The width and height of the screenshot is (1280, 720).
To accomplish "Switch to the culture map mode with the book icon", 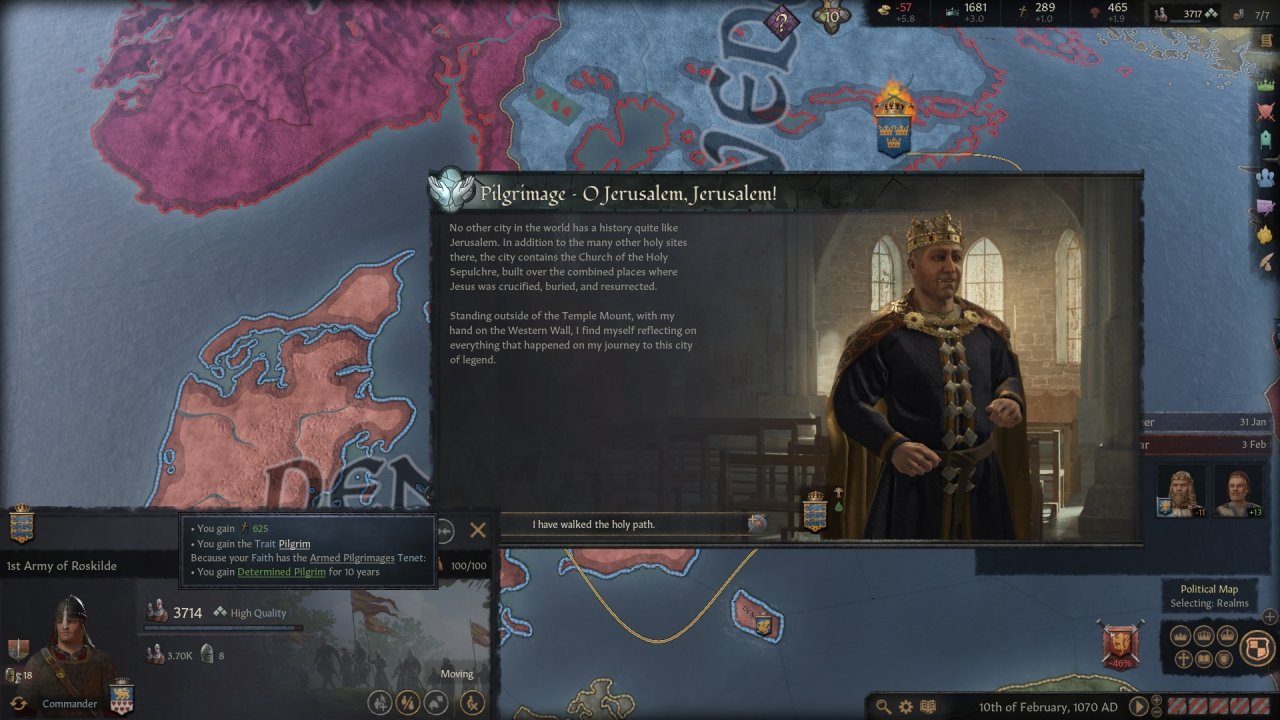I will tap(1205, 657).
